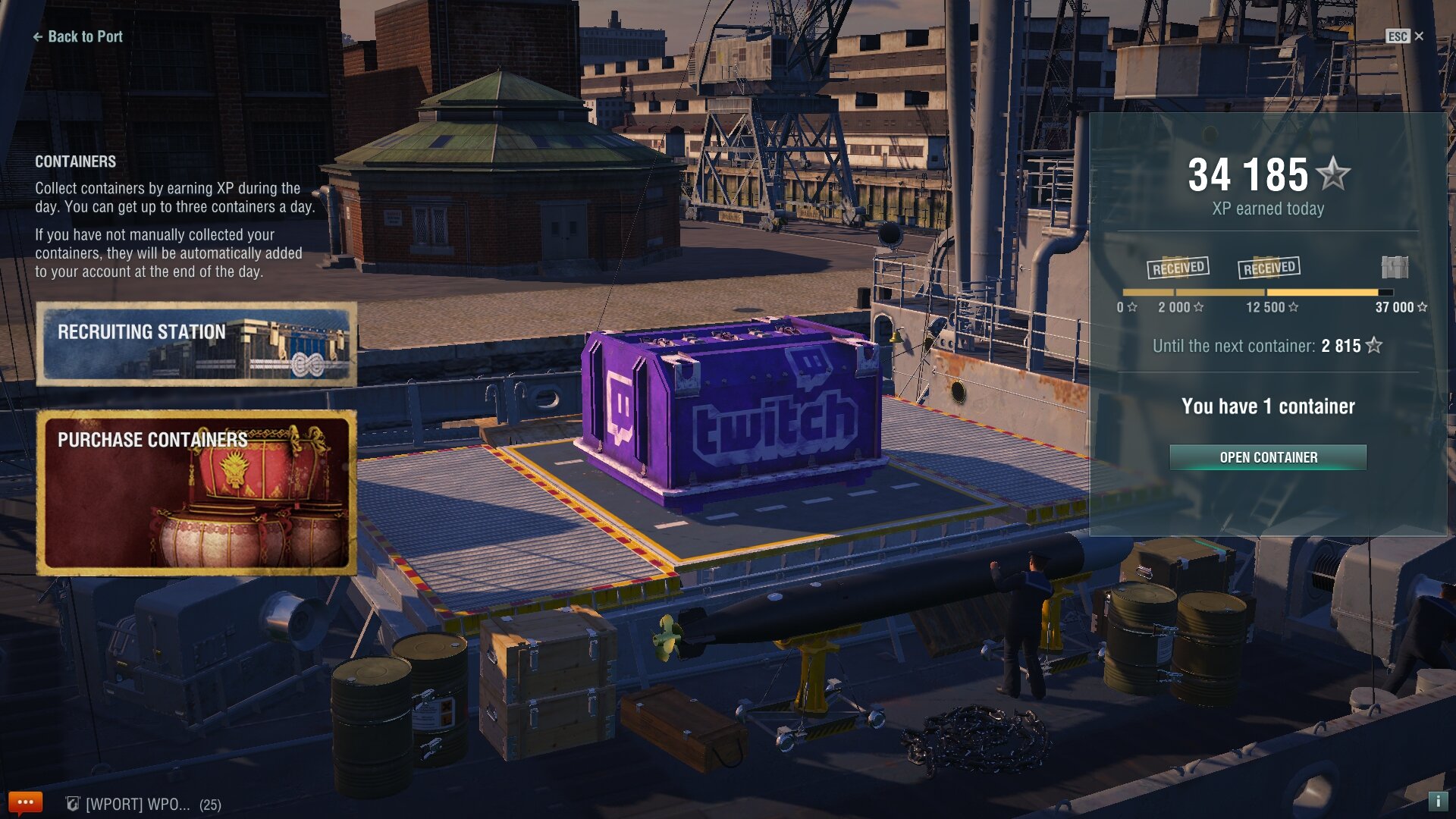Click the Open Container button
This screenshot has height=819, width=1456.
click(1268, 457)
